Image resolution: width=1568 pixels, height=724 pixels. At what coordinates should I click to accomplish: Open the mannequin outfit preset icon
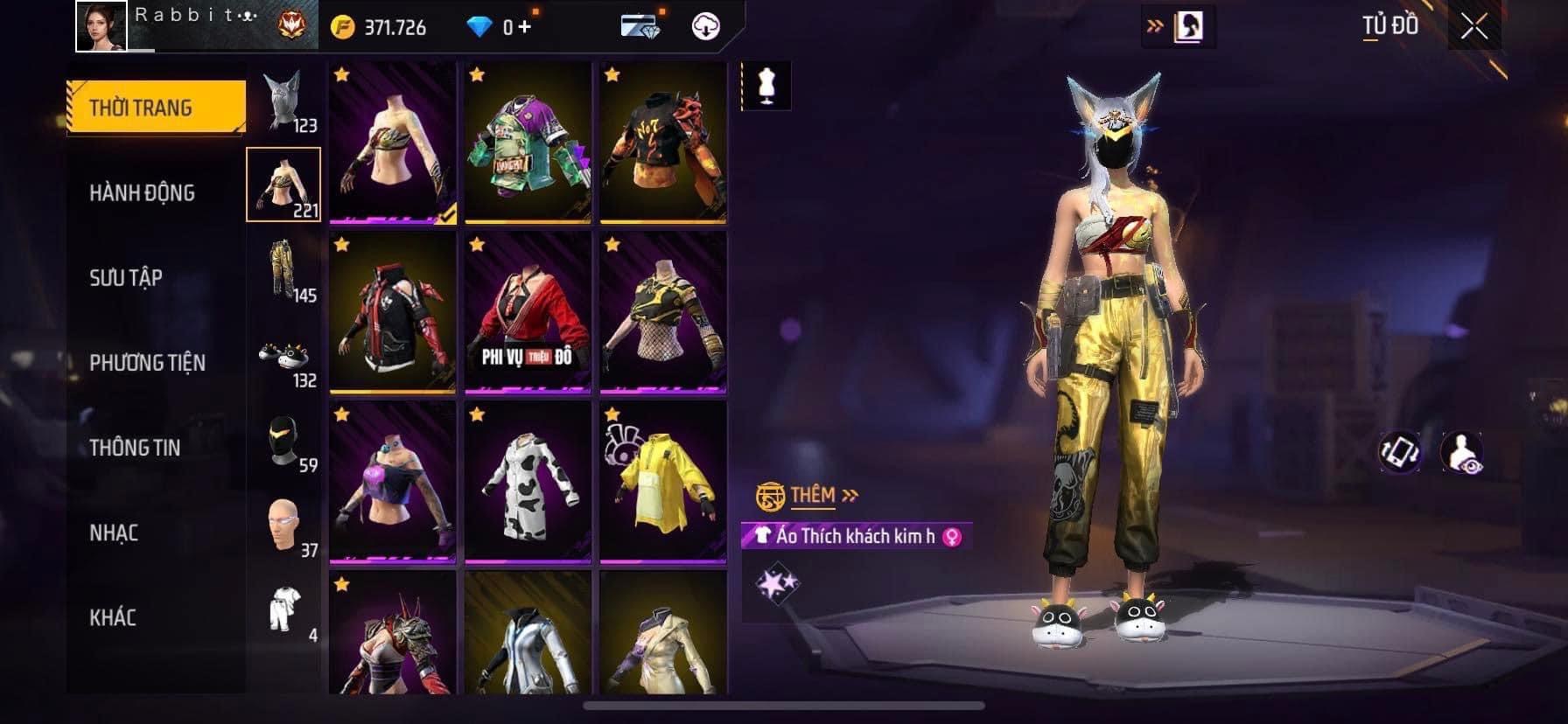(767, 86)
